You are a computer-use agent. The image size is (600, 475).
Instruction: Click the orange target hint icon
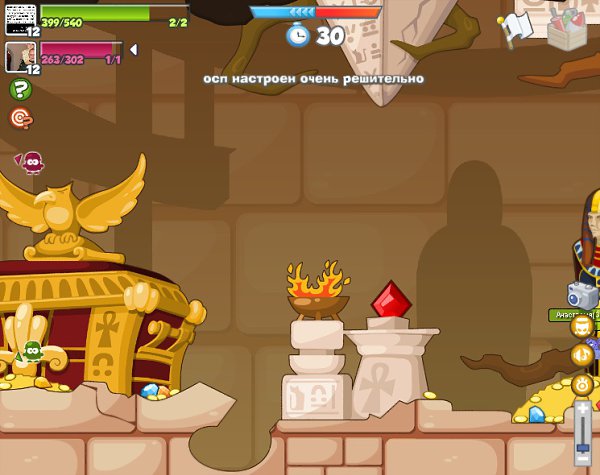tap(20, 118)
